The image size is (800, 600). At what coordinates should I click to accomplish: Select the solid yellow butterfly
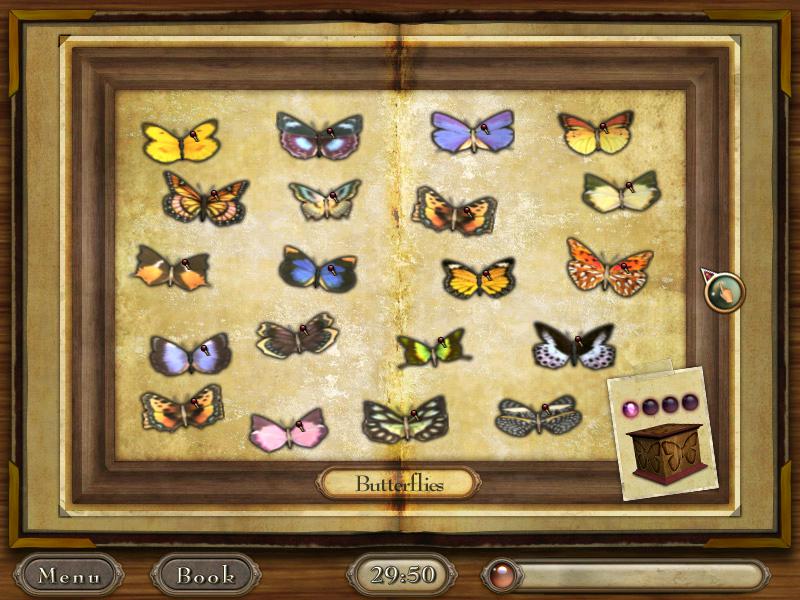point(180,142)
